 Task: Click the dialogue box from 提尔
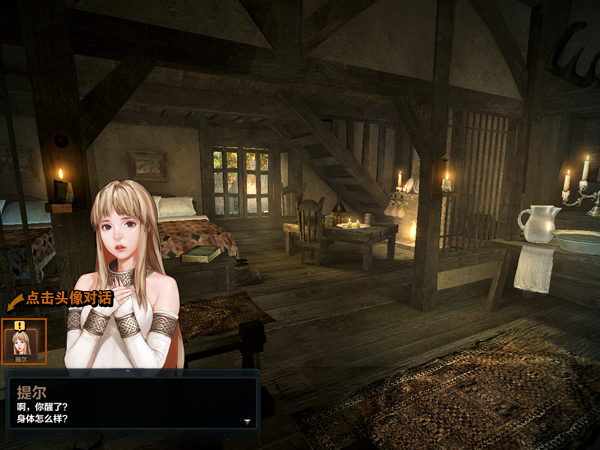pyautogui.click(x=132, y=403)
